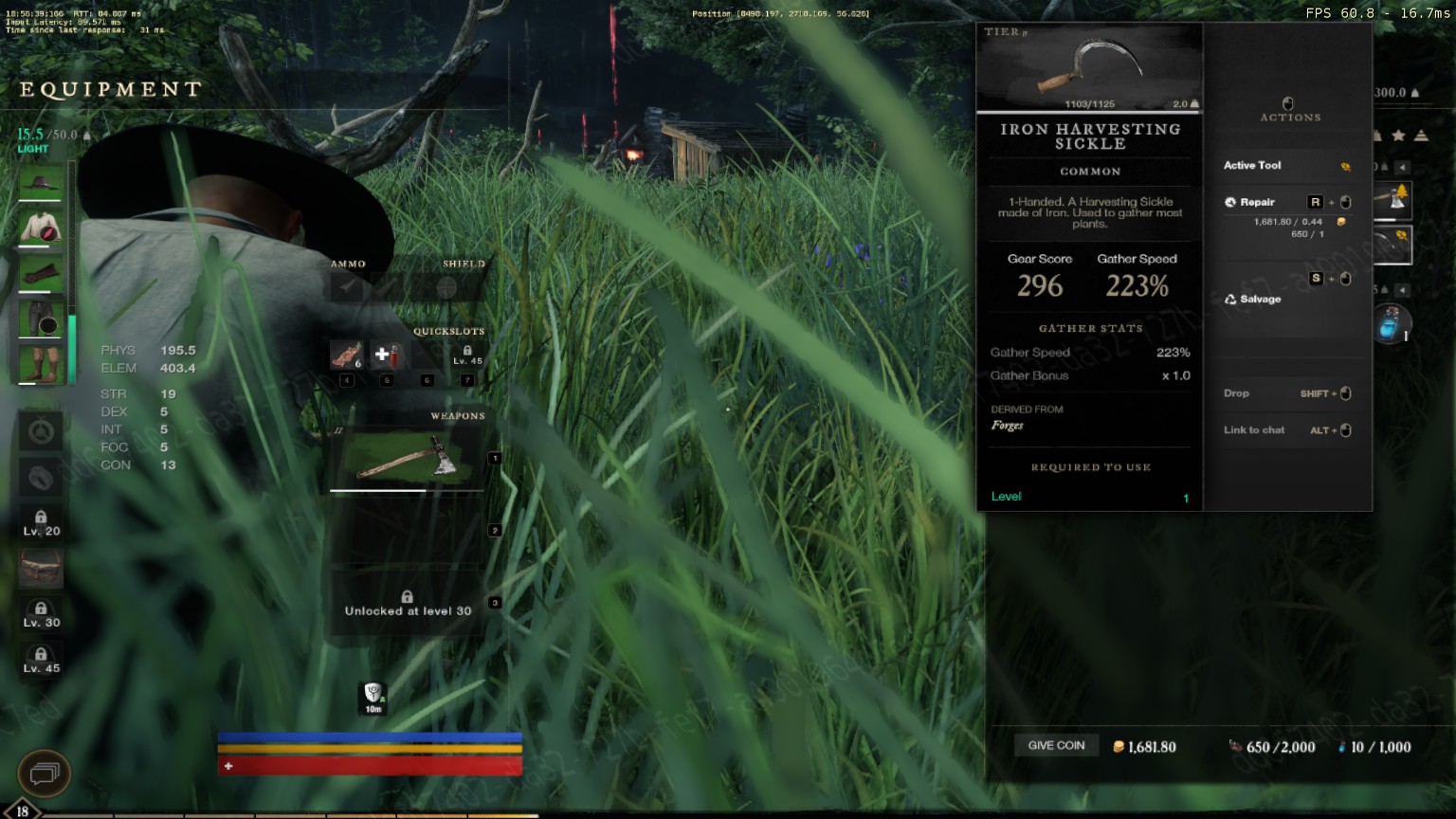Select the Active Tool action
Viewport: 1456px width, 819px height.
coord(1252,165)
